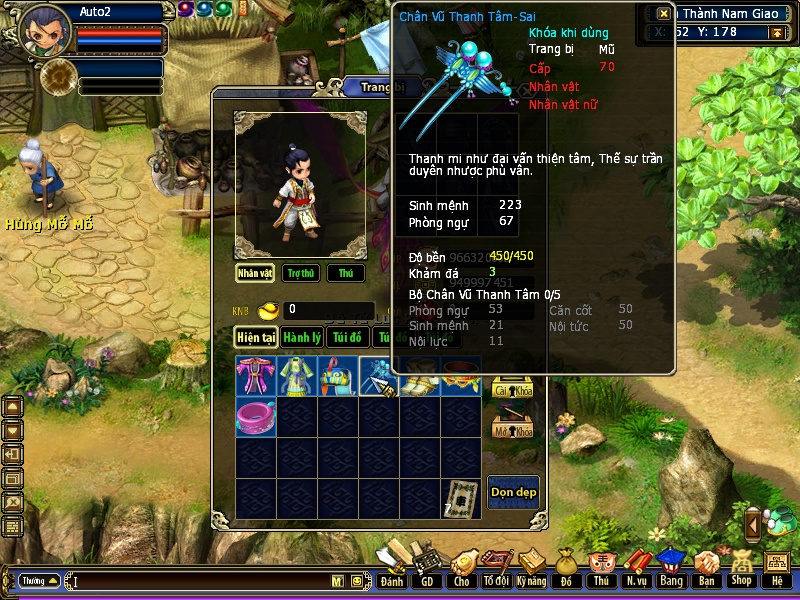Screen dimensions: 800x600
Task: Switch to the Hành lý tab
Action: 301,338
